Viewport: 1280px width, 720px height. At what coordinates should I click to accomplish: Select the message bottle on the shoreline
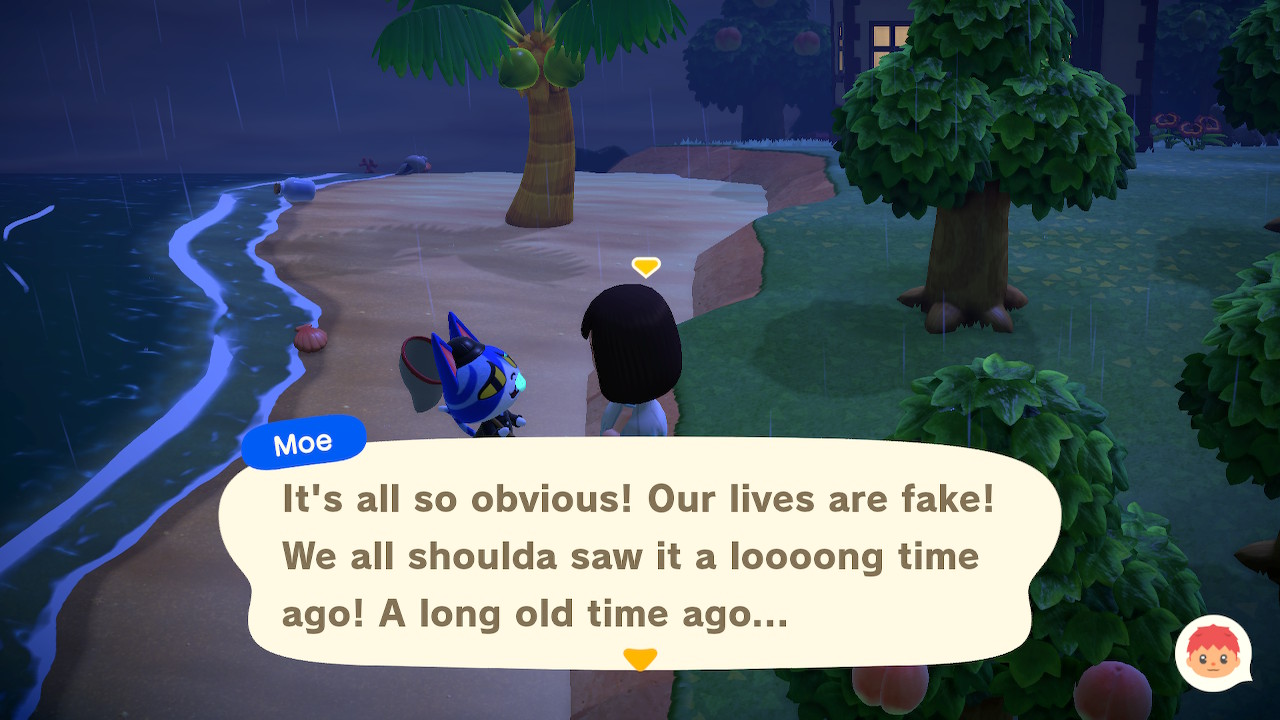pos(297,189)
